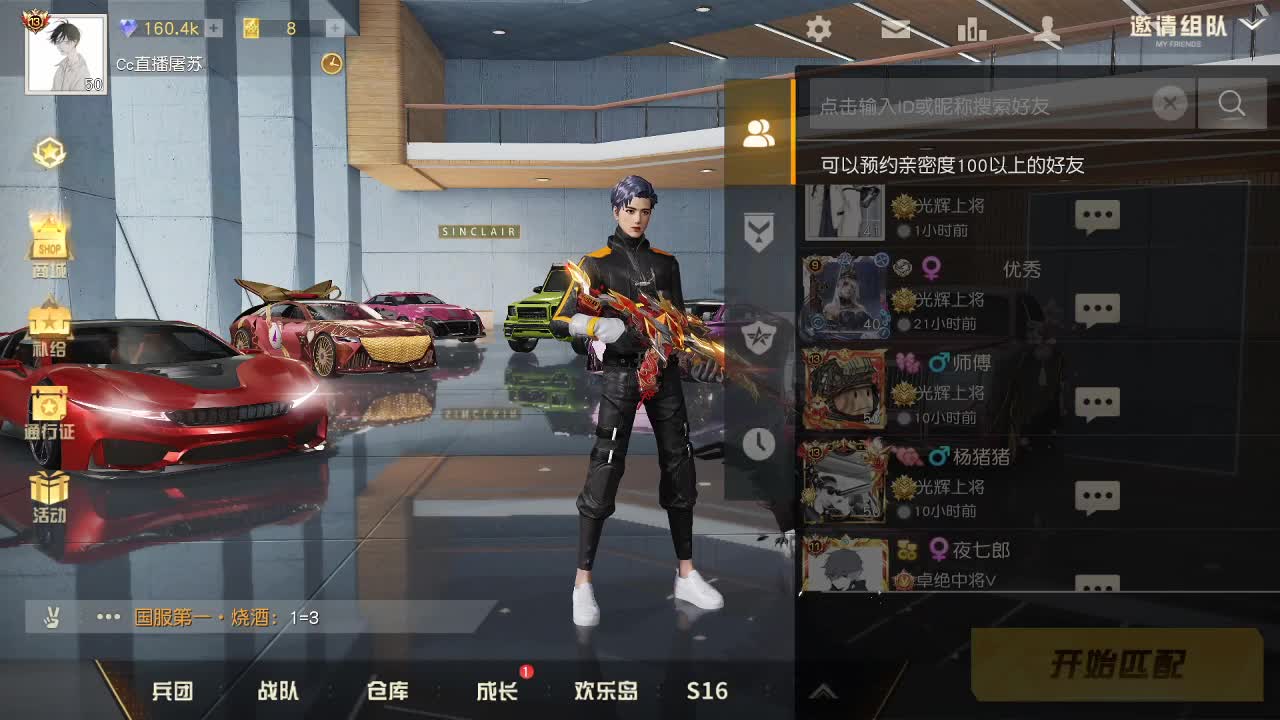Open chat with 师傅 via message bubble

click(x=1099, y=402)
